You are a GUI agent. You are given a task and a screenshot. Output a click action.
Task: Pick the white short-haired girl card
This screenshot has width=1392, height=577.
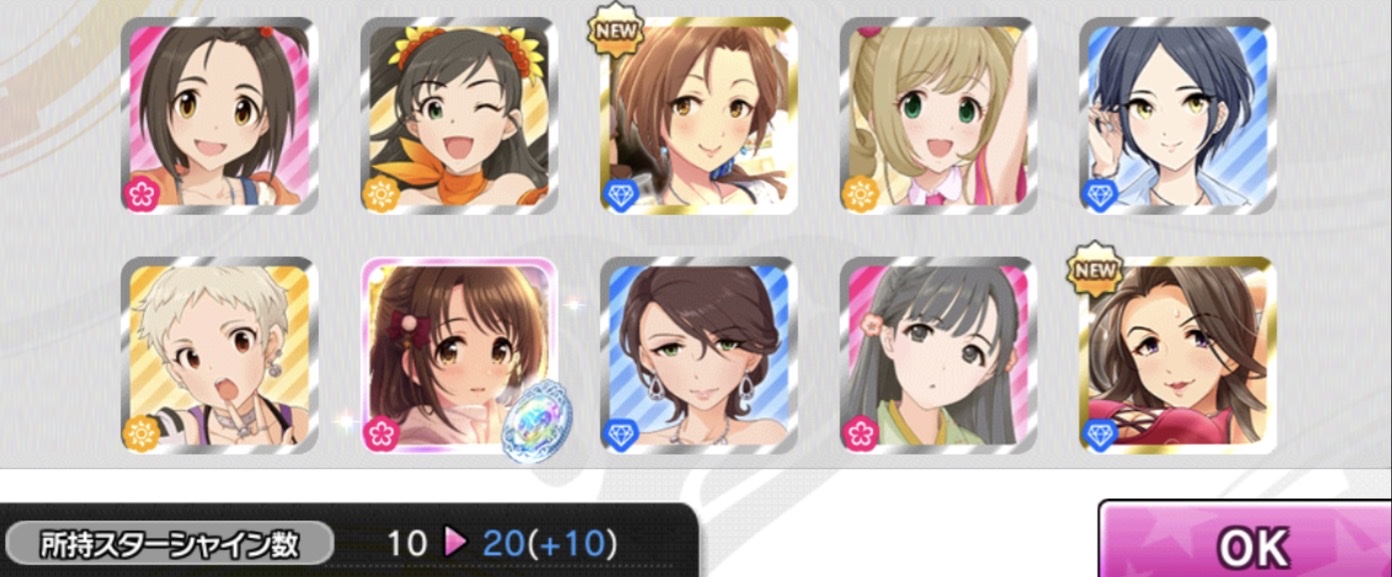(x=220, y=356)
